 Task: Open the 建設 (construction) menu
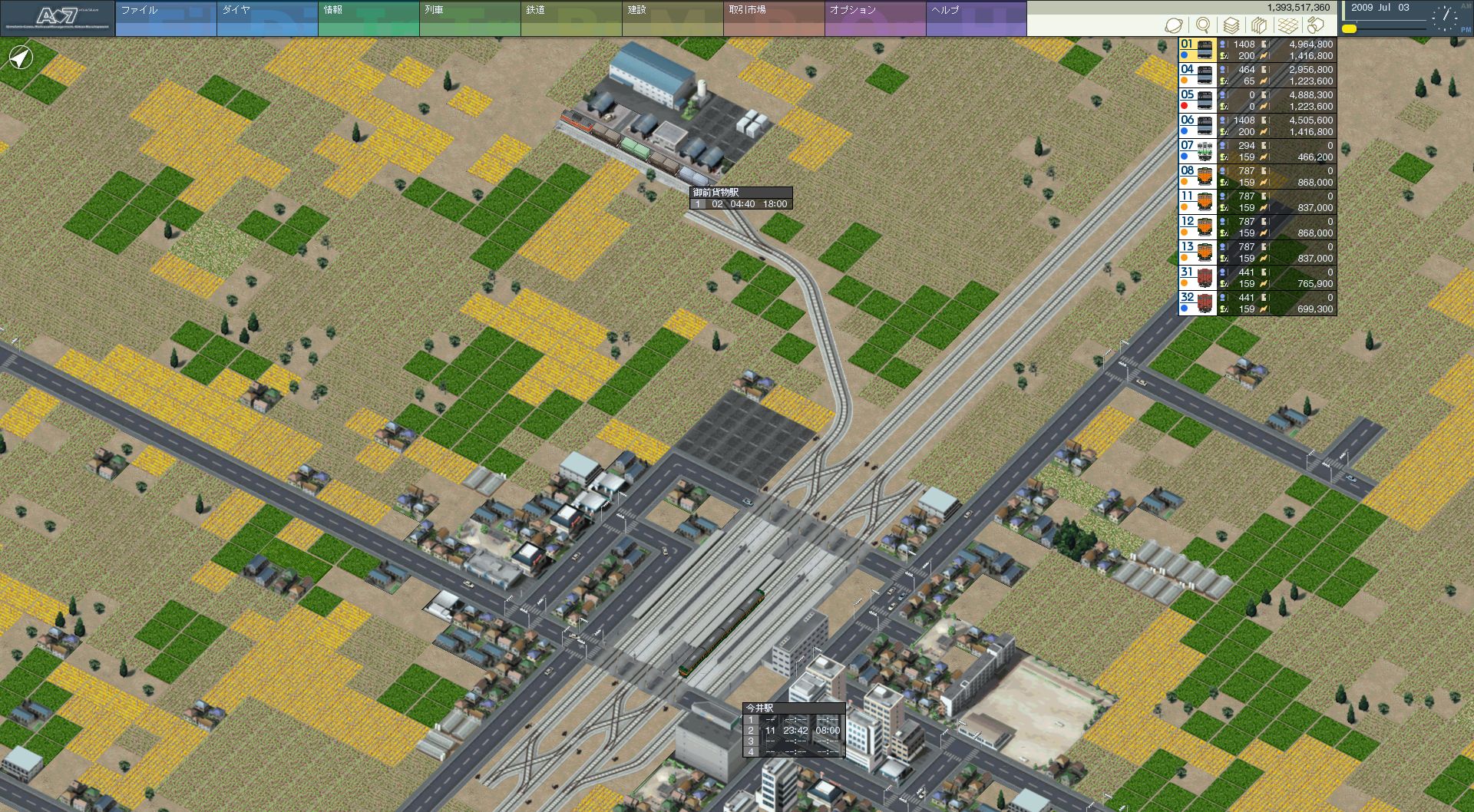pos(672,18)
